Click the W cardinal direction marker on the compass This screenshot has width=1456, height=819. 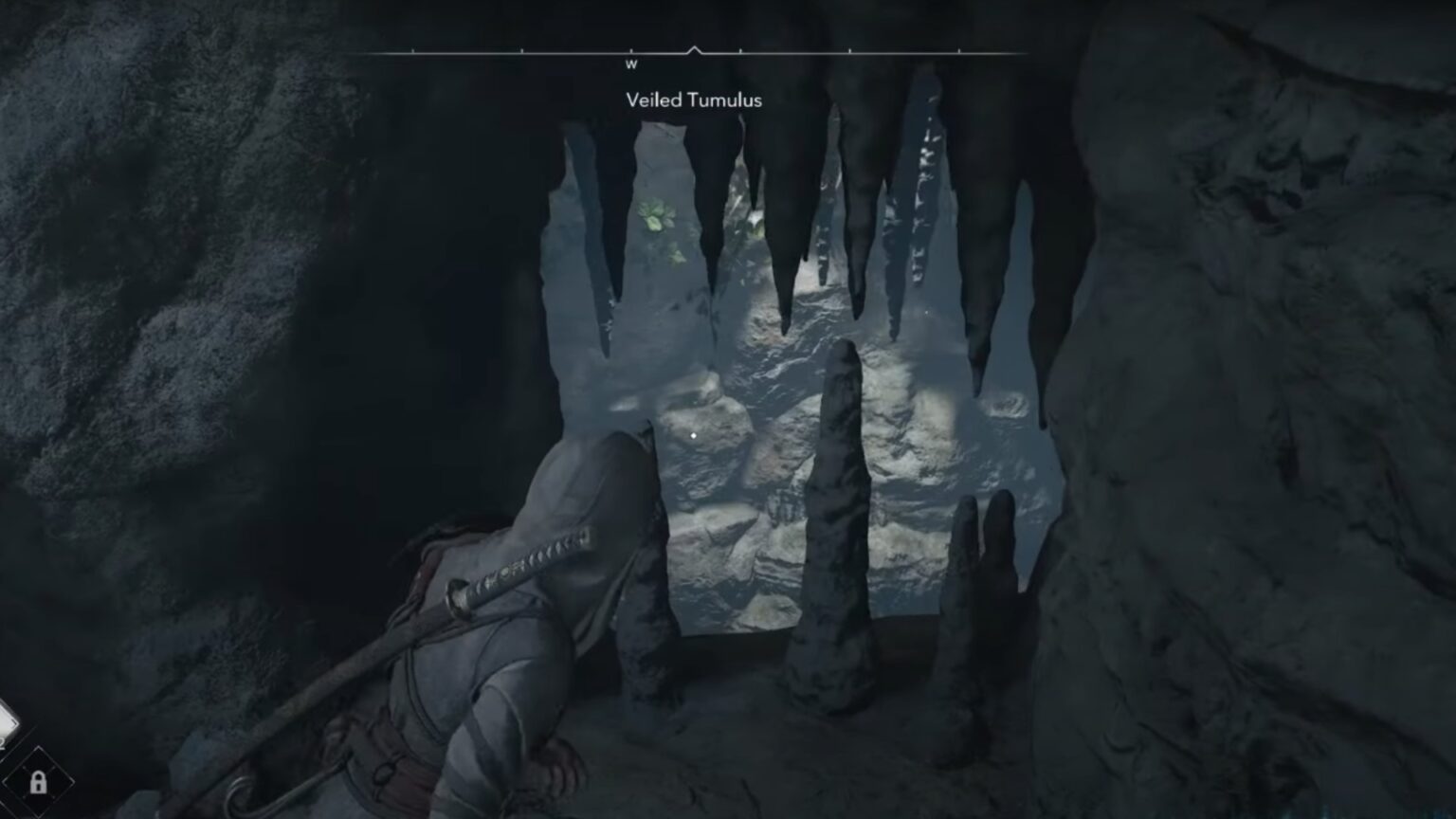click(631, 64)
